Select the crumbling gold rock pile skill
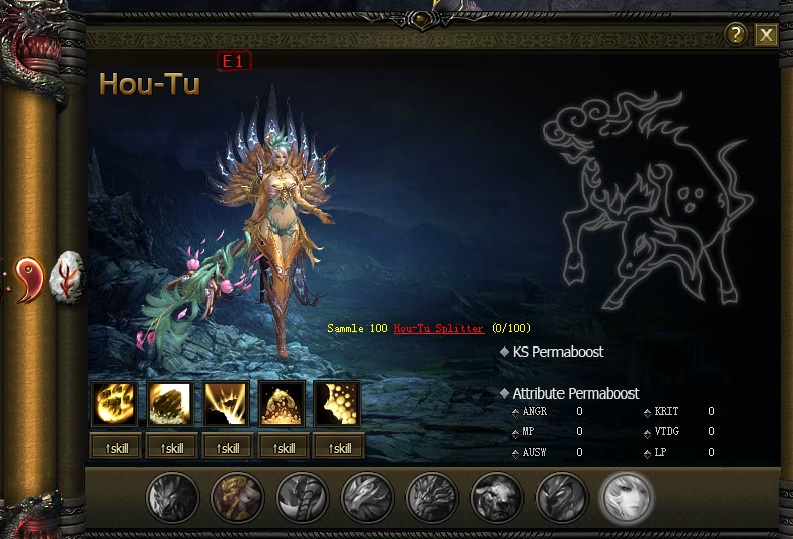The image size is (793, 539). click(281, 404)
